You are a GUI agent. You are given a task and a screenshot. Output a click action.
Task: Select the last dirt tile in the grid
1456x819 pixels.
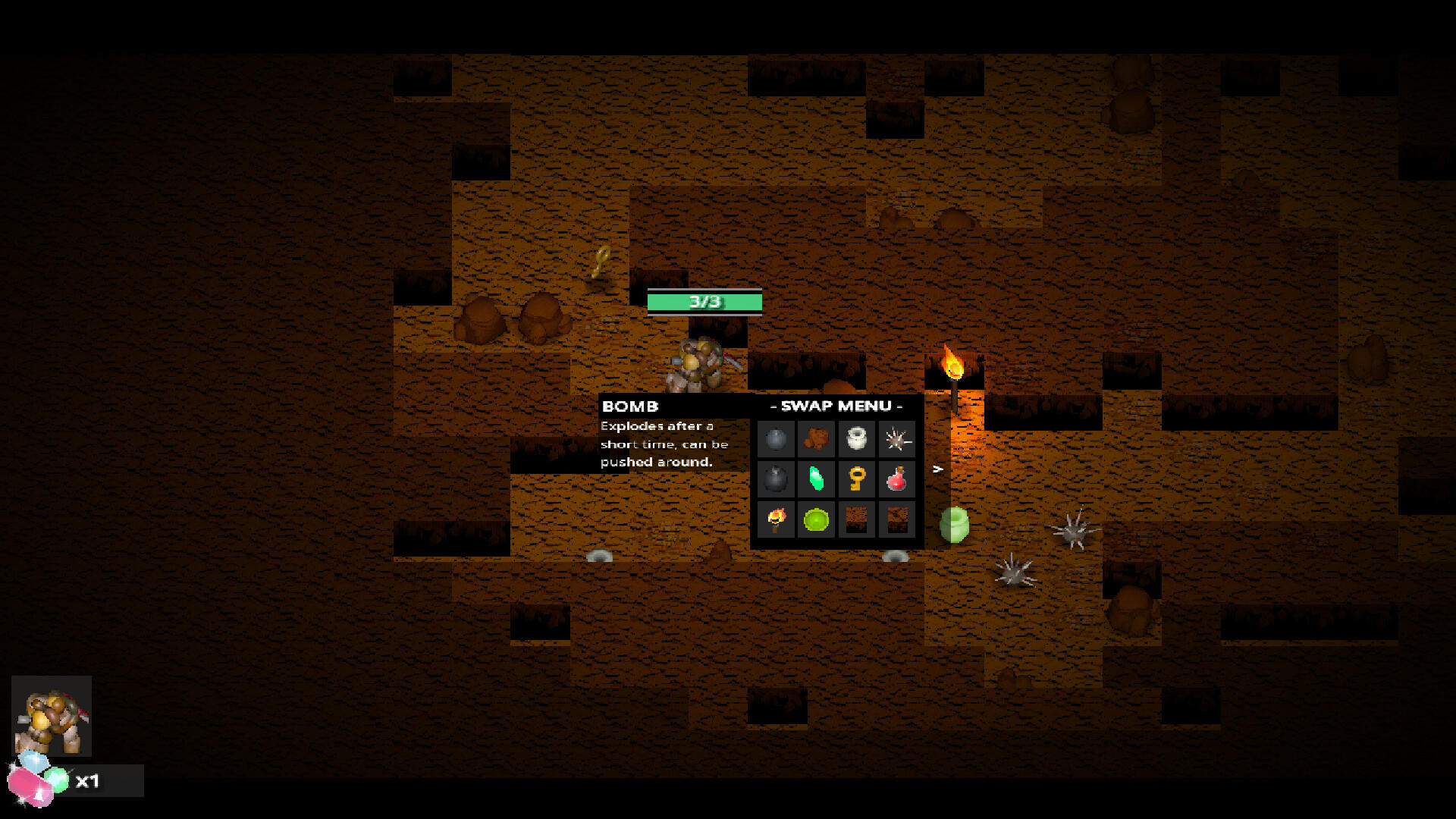pyautogui.click(x=898, y=520)
